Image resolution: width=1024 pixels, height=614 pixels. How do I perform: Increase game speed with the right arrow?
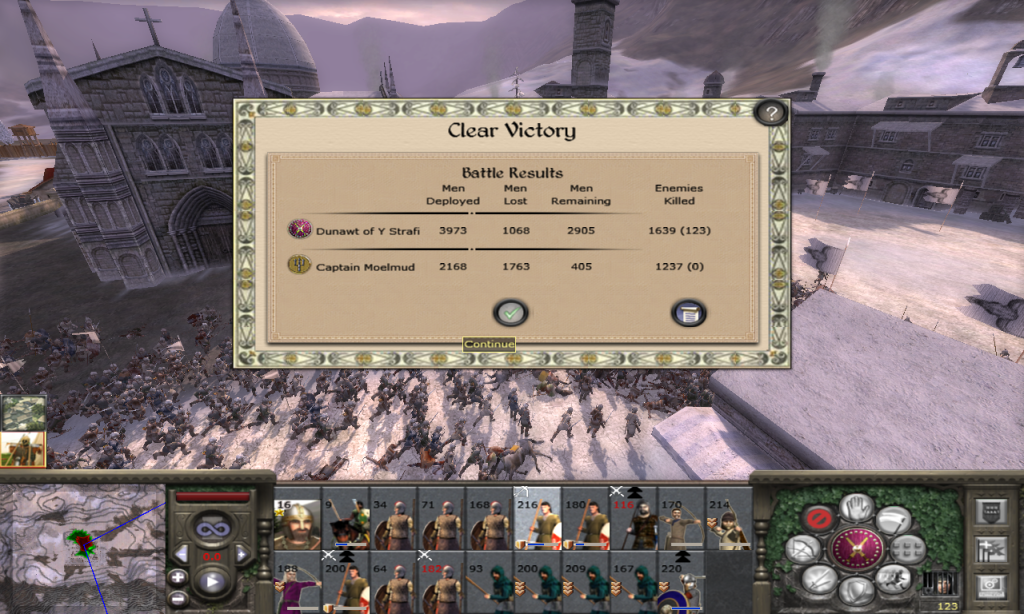[x=243, y=553]
